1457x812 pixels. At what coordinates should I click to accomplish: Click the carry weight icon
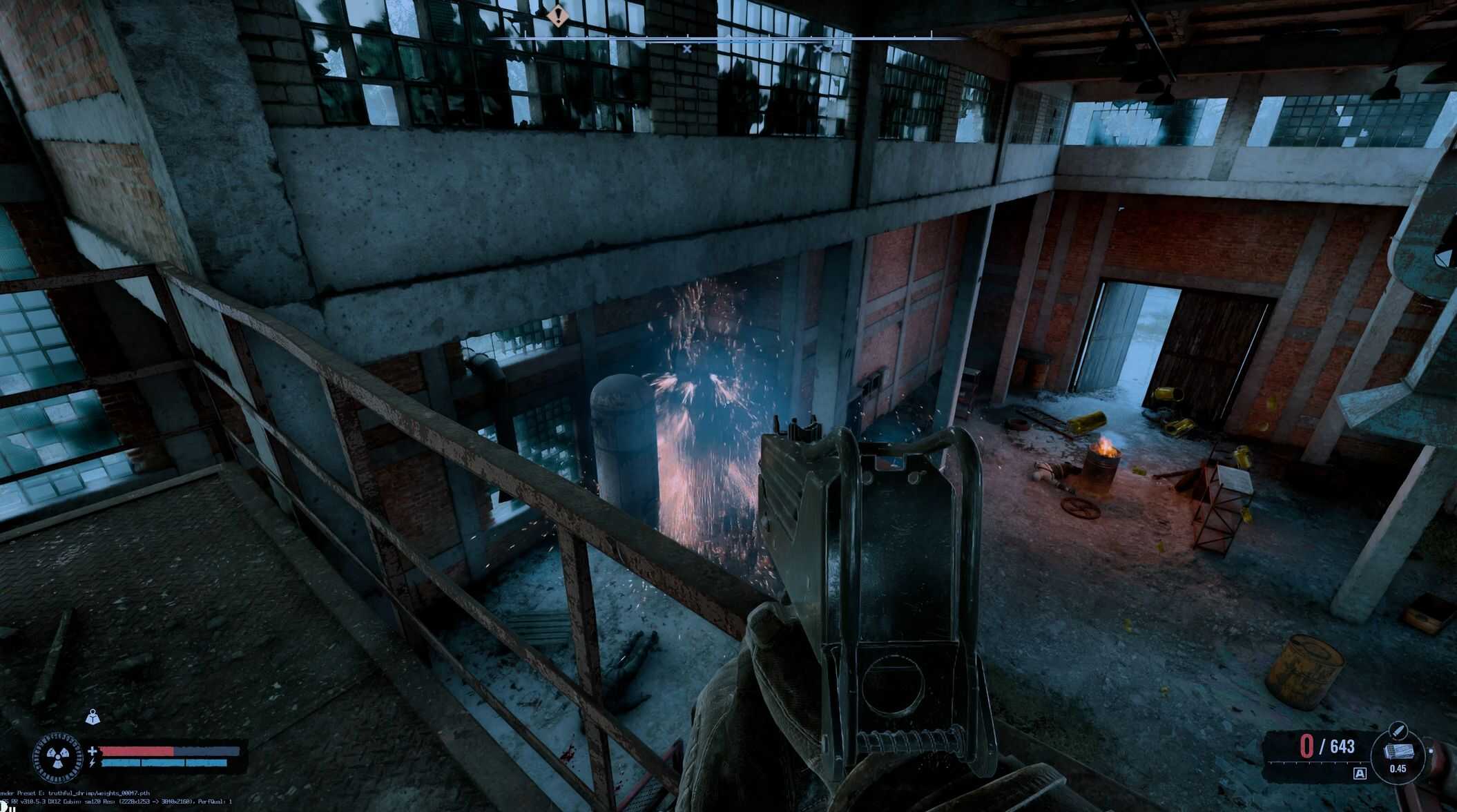(93, 718)
